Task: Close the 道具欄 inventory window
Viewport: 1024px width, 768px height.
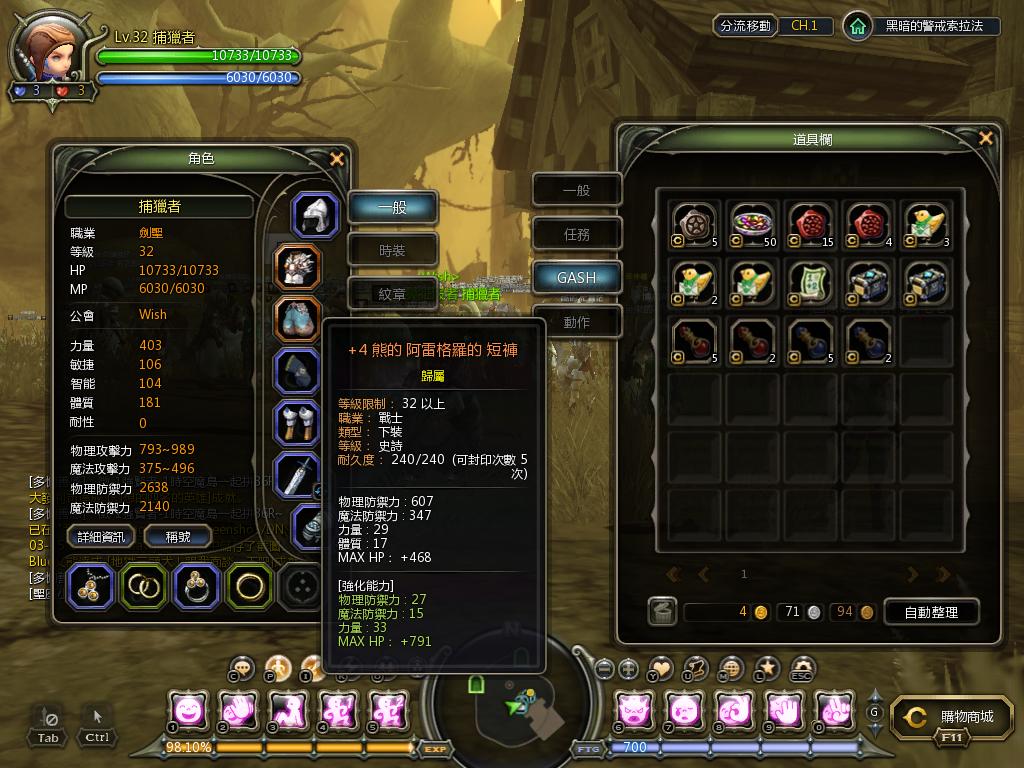Action: [986, 139]
